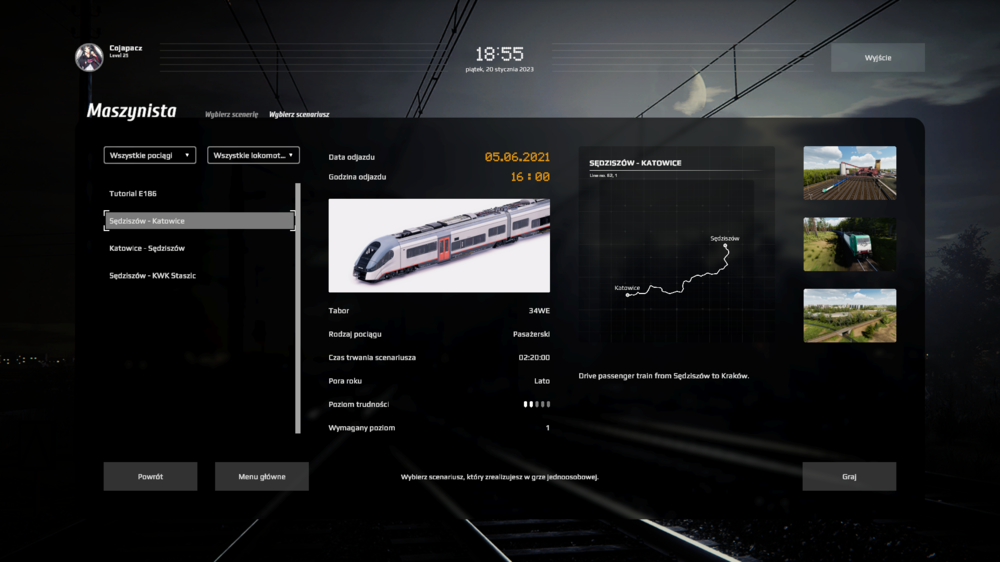
Task: Return to Menu główne
Action: pyautogui.click(x=261, y=476)
